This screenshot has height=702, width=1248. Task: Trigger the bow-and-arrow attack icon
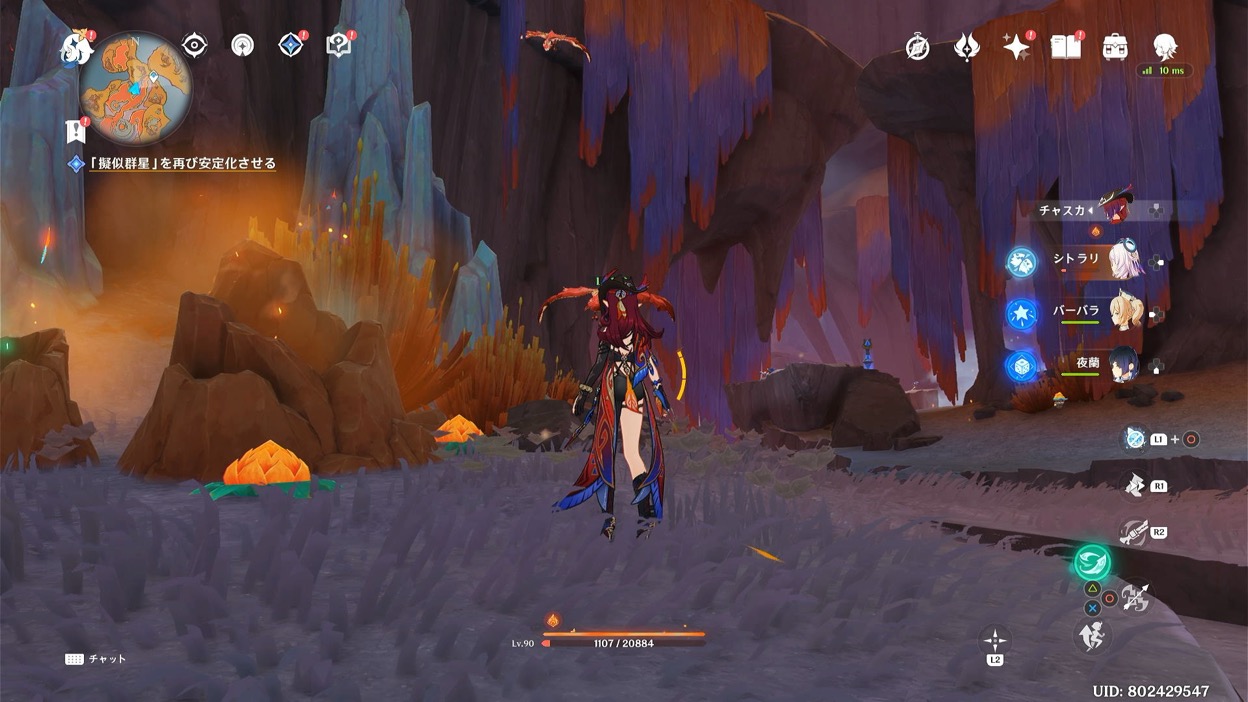1136,598
